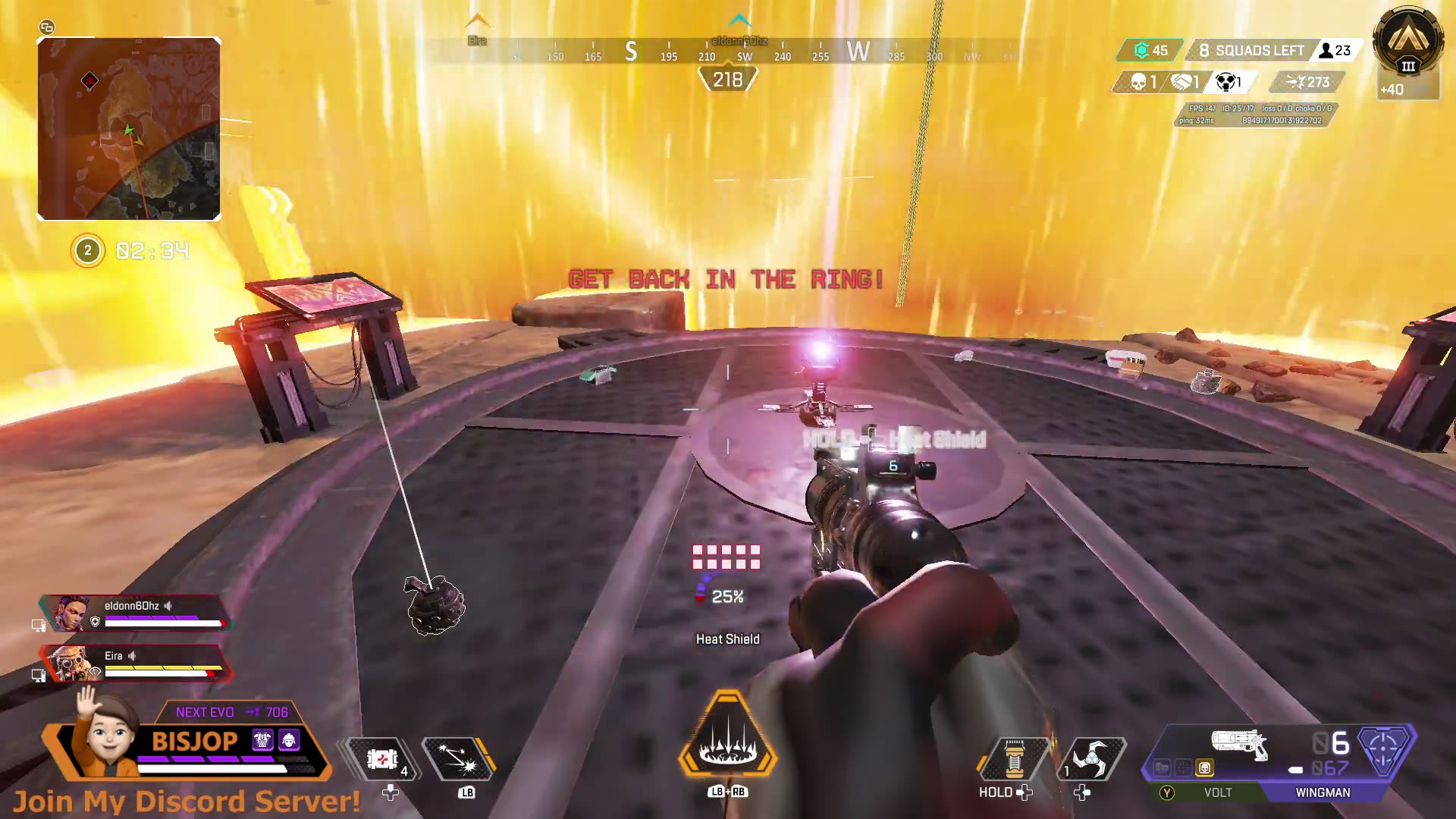Click the assists handshake icon
Screen dimensions: 1456x819
click(x=1180, y=82)
